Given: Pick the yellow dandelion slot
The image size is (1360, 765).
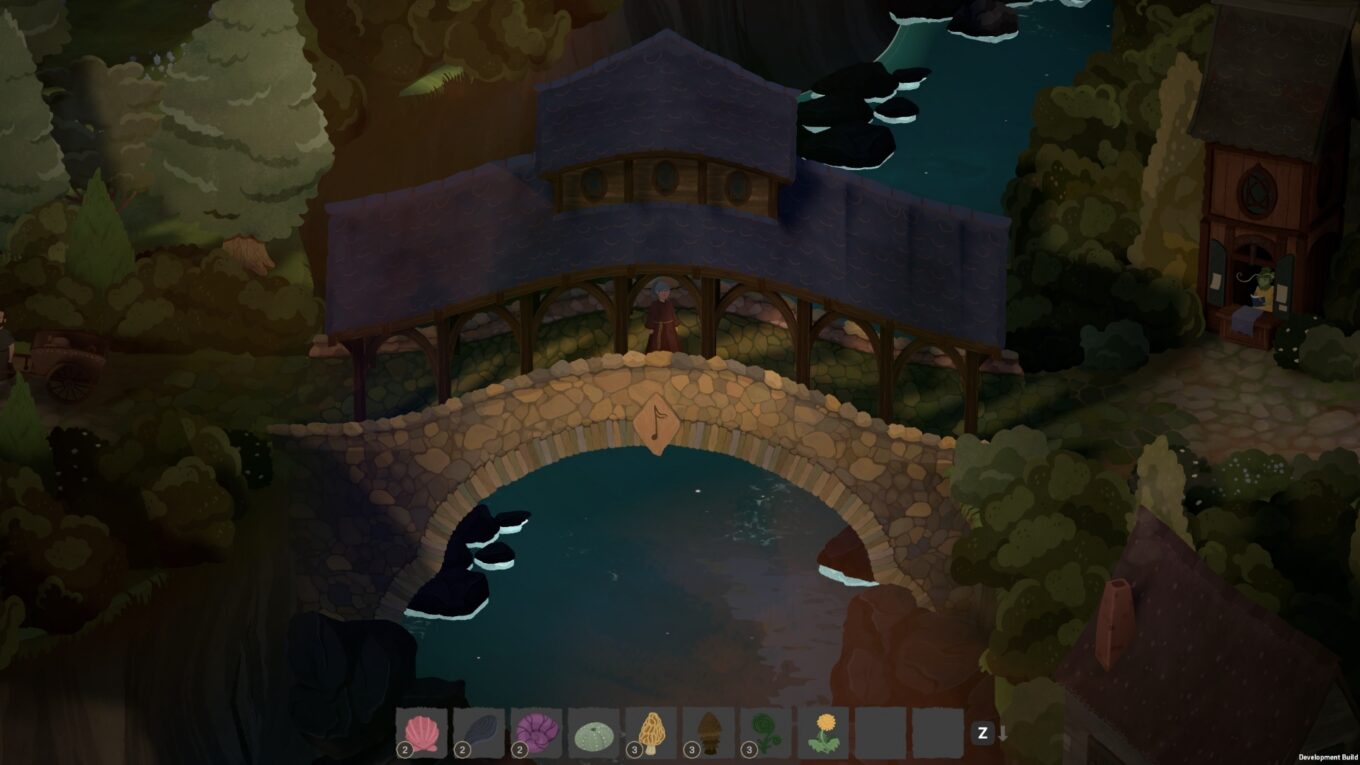Looking at the screenshot, I should (824, 733).
